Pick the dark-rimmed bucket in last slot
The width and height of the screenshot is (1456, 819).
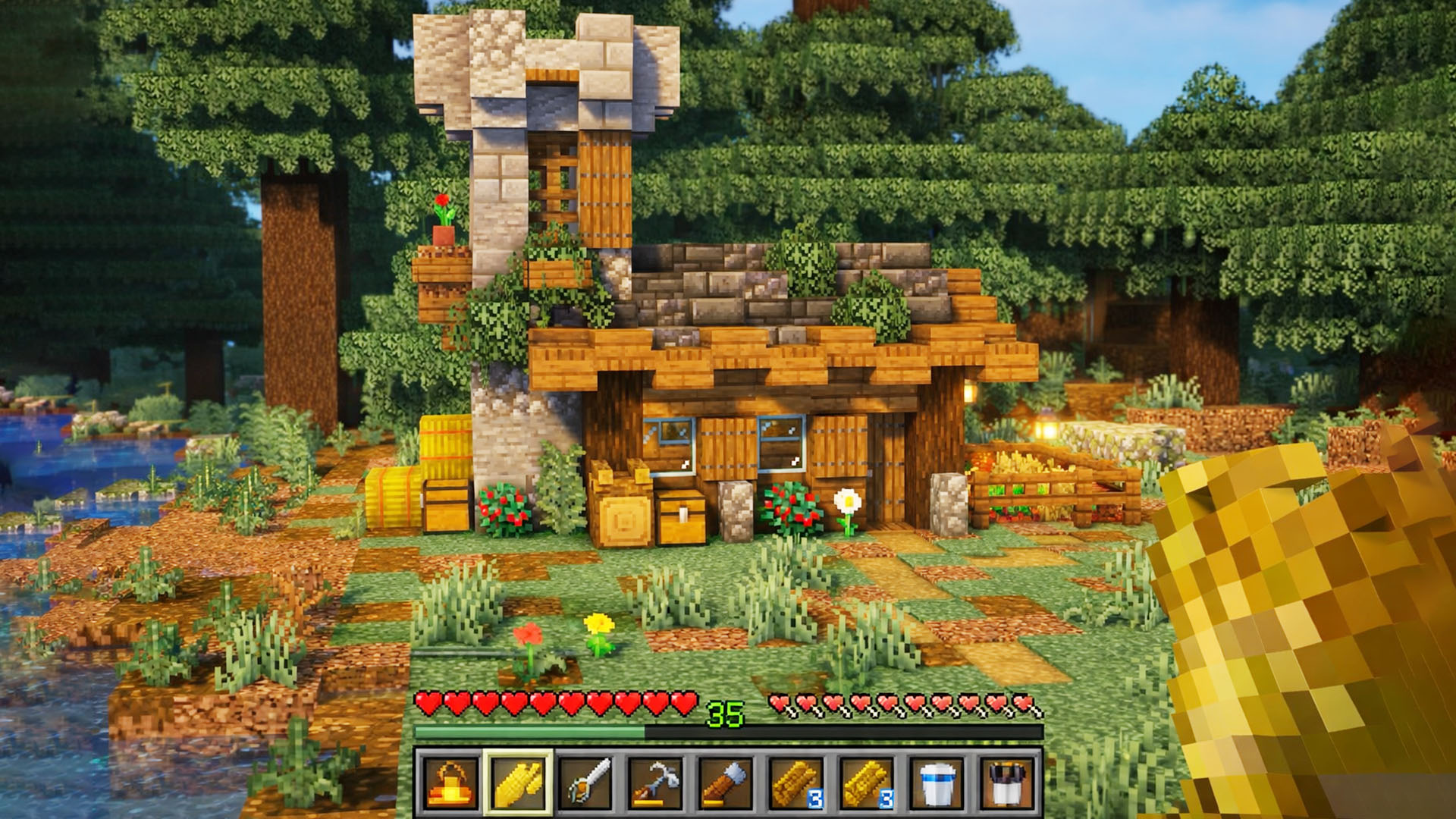tap(1006, 783)
